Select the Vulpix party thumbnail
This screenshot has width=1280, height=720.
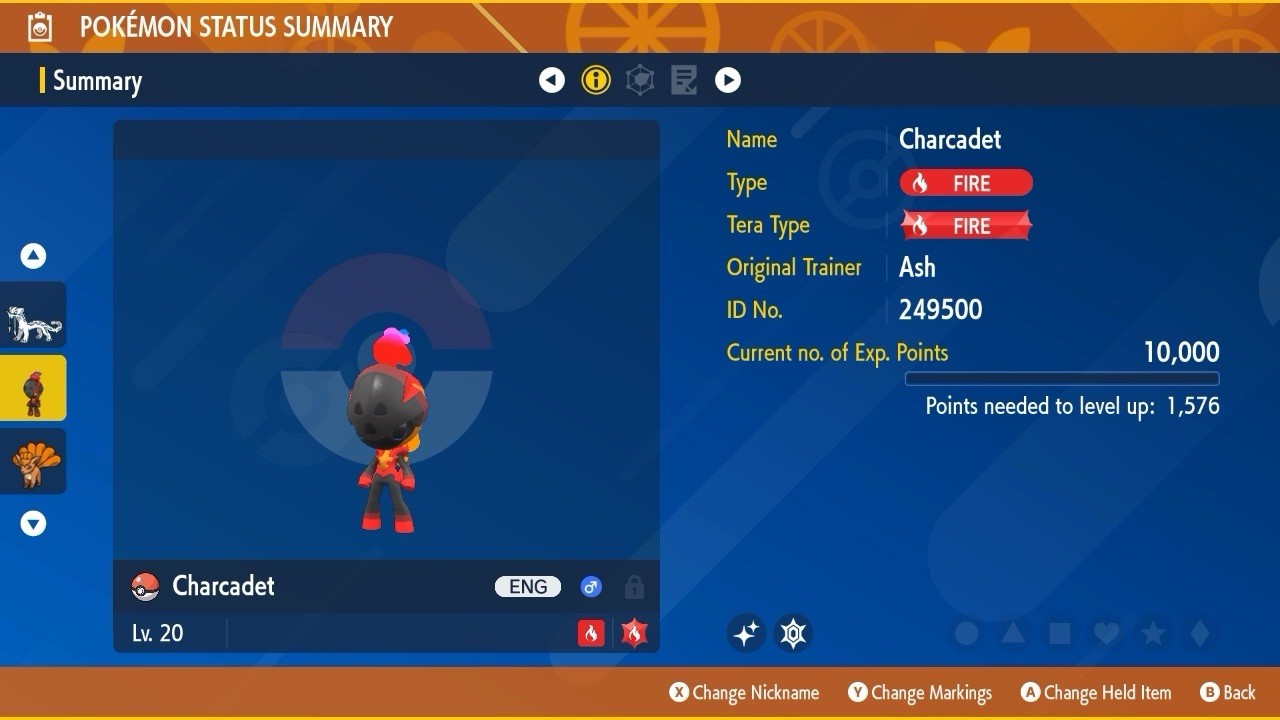click(34, 461)
